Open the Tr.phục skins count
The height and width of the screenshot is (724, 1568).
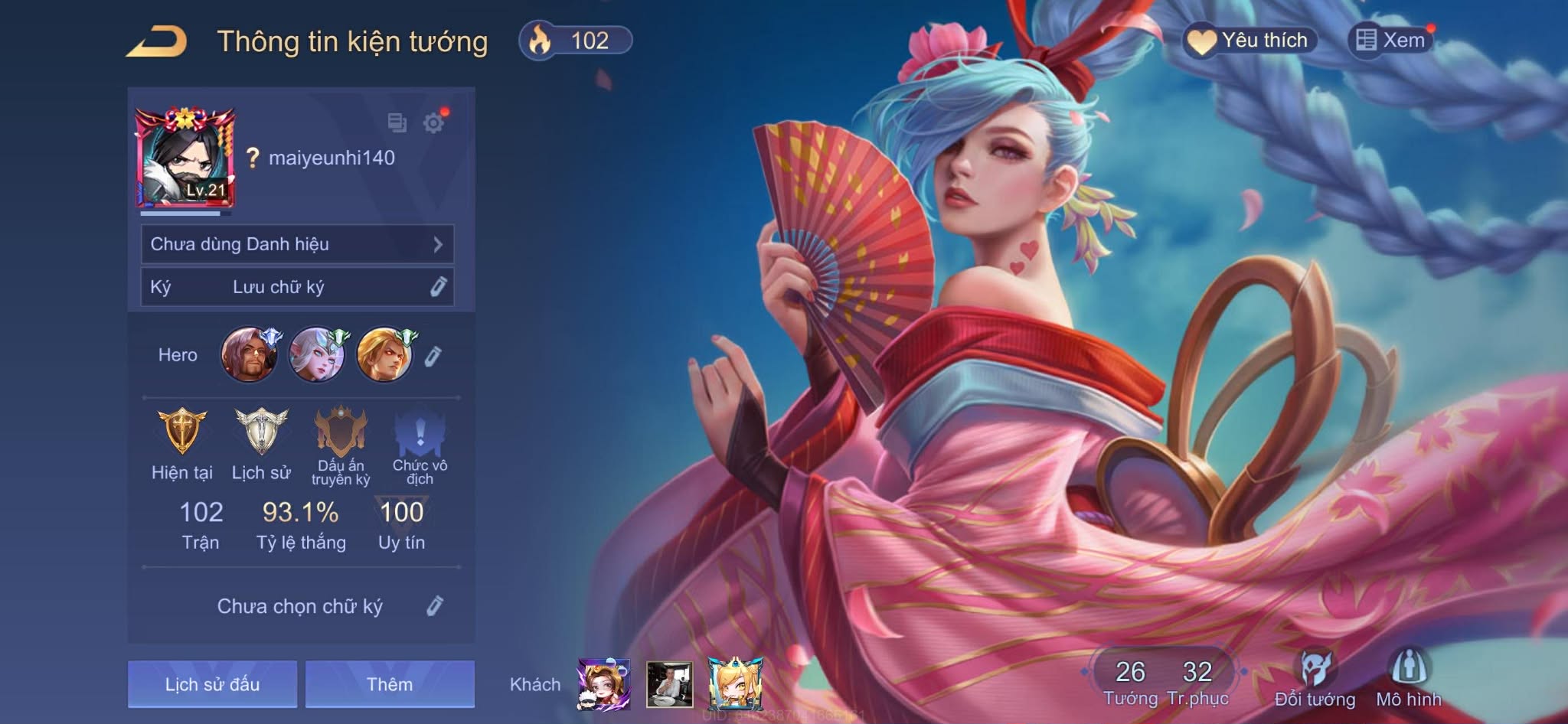pyautogui.click(x=1197, y=681)
